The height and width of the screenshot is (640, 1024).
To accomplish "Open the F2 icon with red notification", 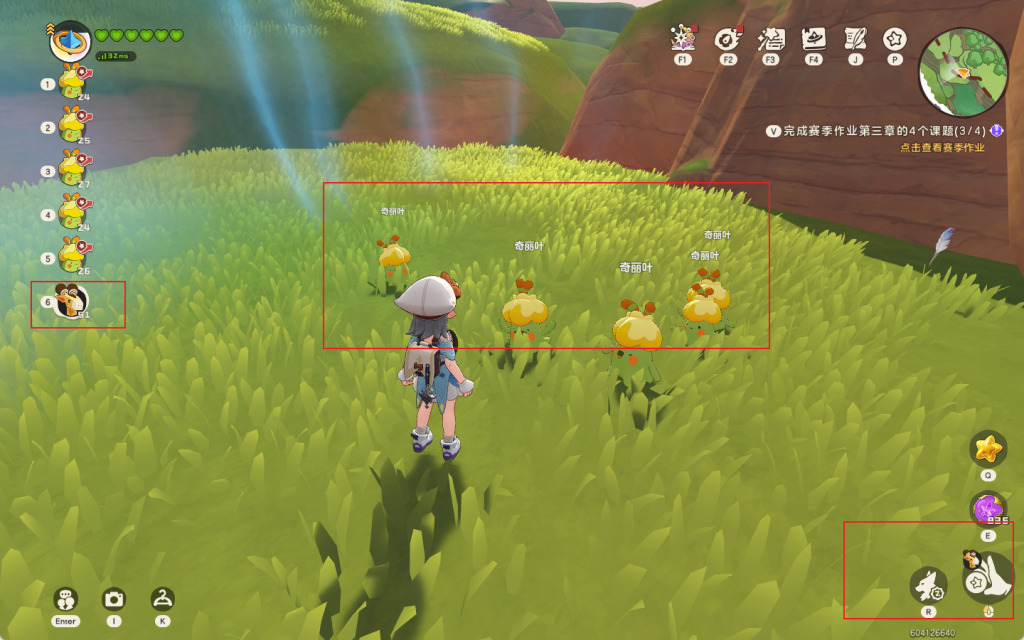I will pyautogui.click(x=727, y=39).
